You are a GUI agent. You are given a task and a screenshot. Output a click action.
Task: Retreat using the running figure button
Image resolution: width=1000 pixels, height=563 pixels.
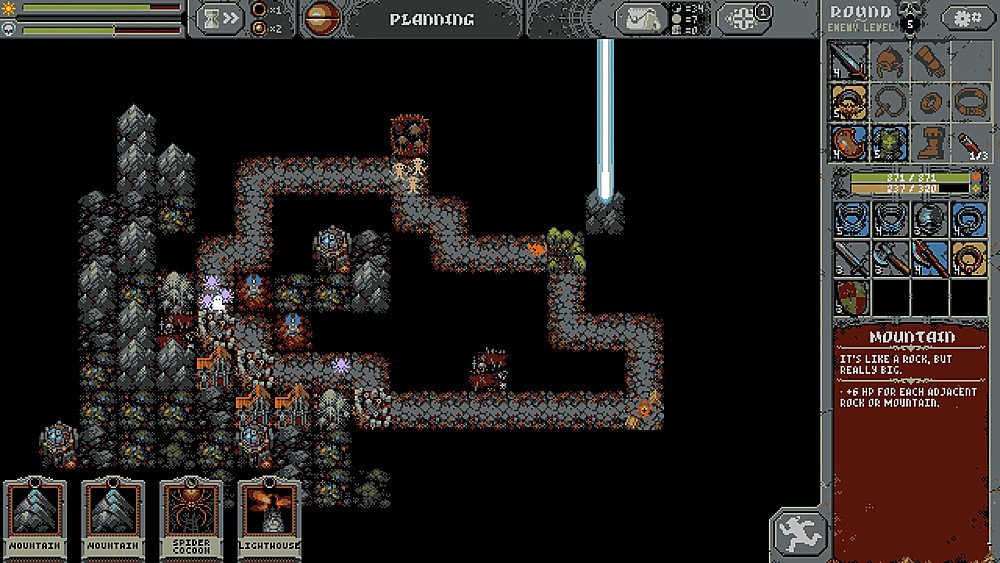pyautogui.click(x=799, y=533)
